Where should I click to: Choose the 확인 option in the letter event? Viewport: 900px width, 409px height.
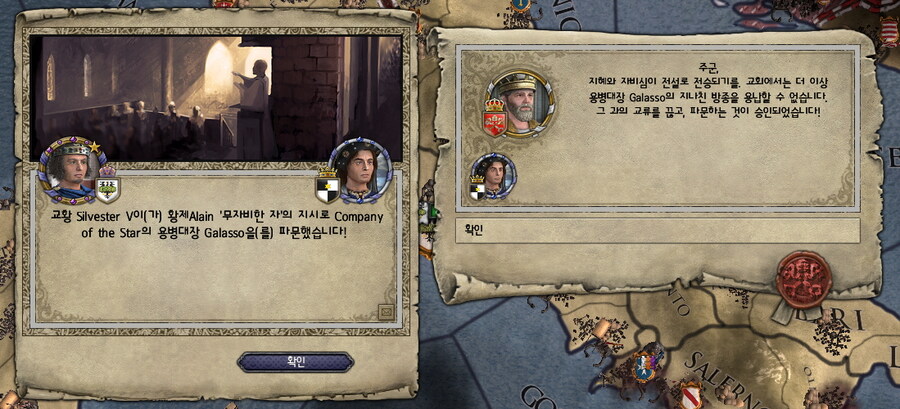[x=657, y=231]
